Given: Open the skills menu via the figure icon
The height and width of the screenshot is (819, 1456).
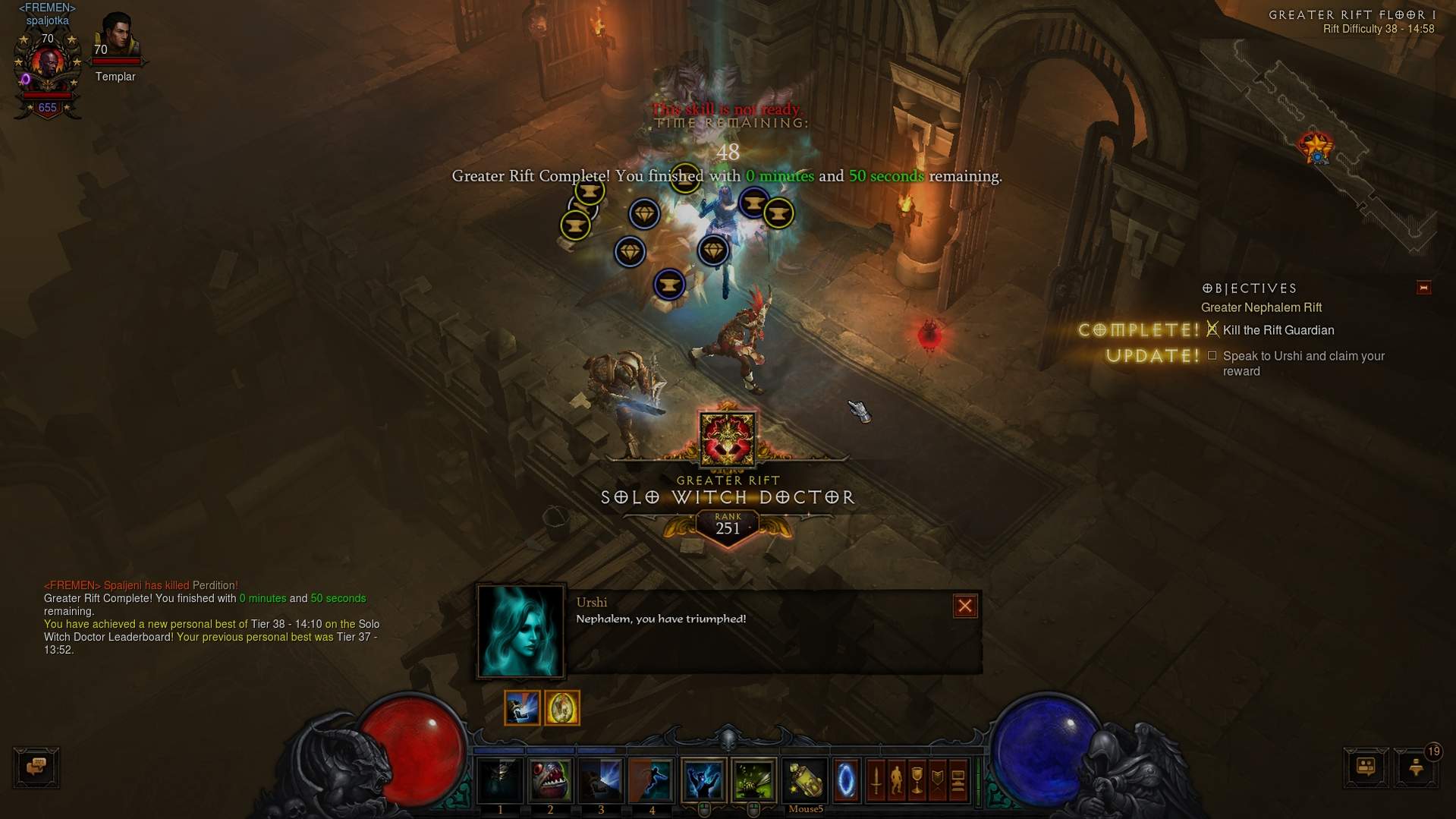Looking at the screenshot, I should pyautogui.click(x=896, y=780).
